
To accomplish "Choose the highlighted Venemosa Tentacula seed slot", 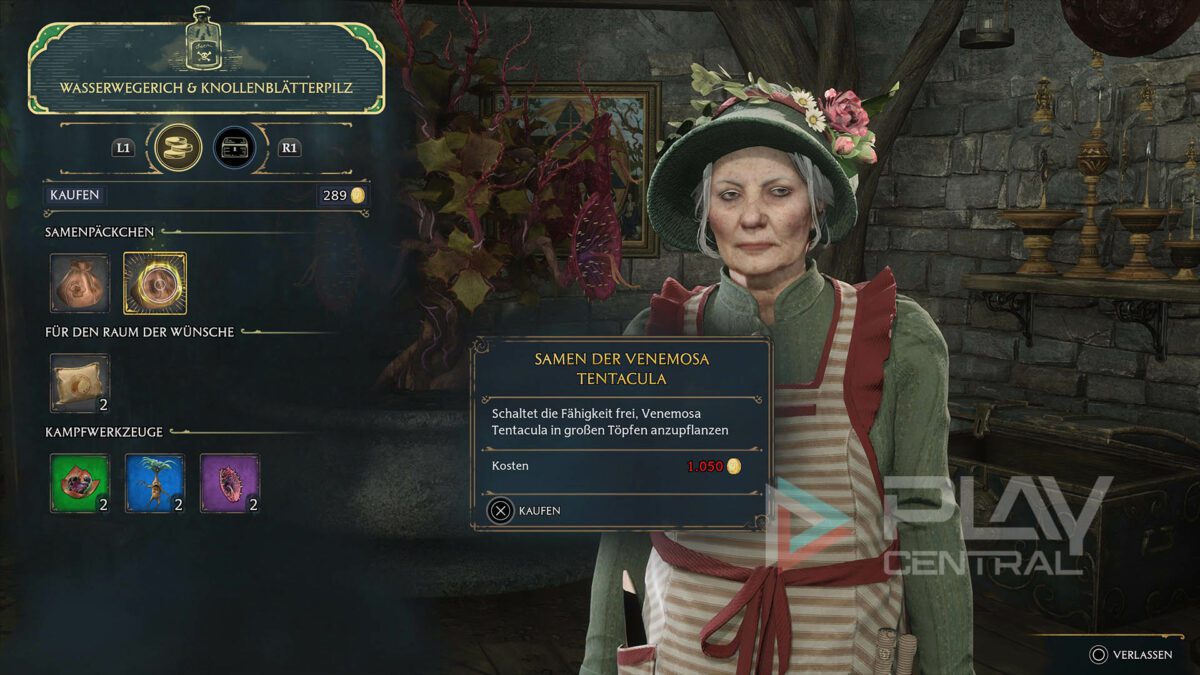I will [x=155, y=283].
